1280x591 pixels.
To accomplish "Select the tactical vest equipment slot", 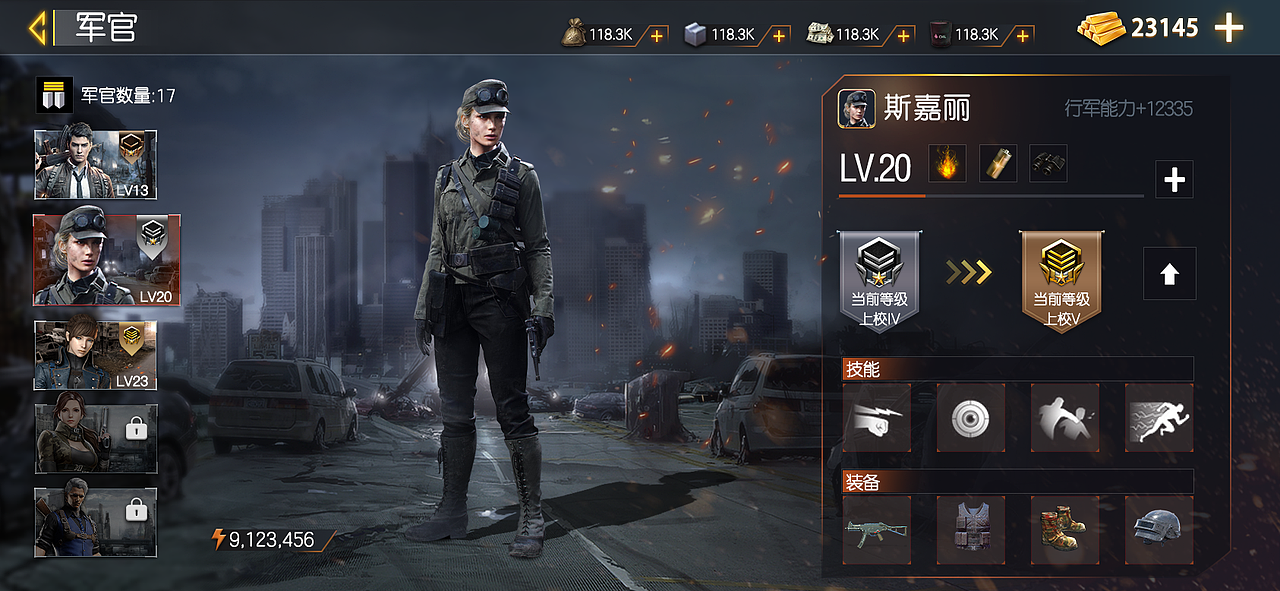I will (971, 530).
